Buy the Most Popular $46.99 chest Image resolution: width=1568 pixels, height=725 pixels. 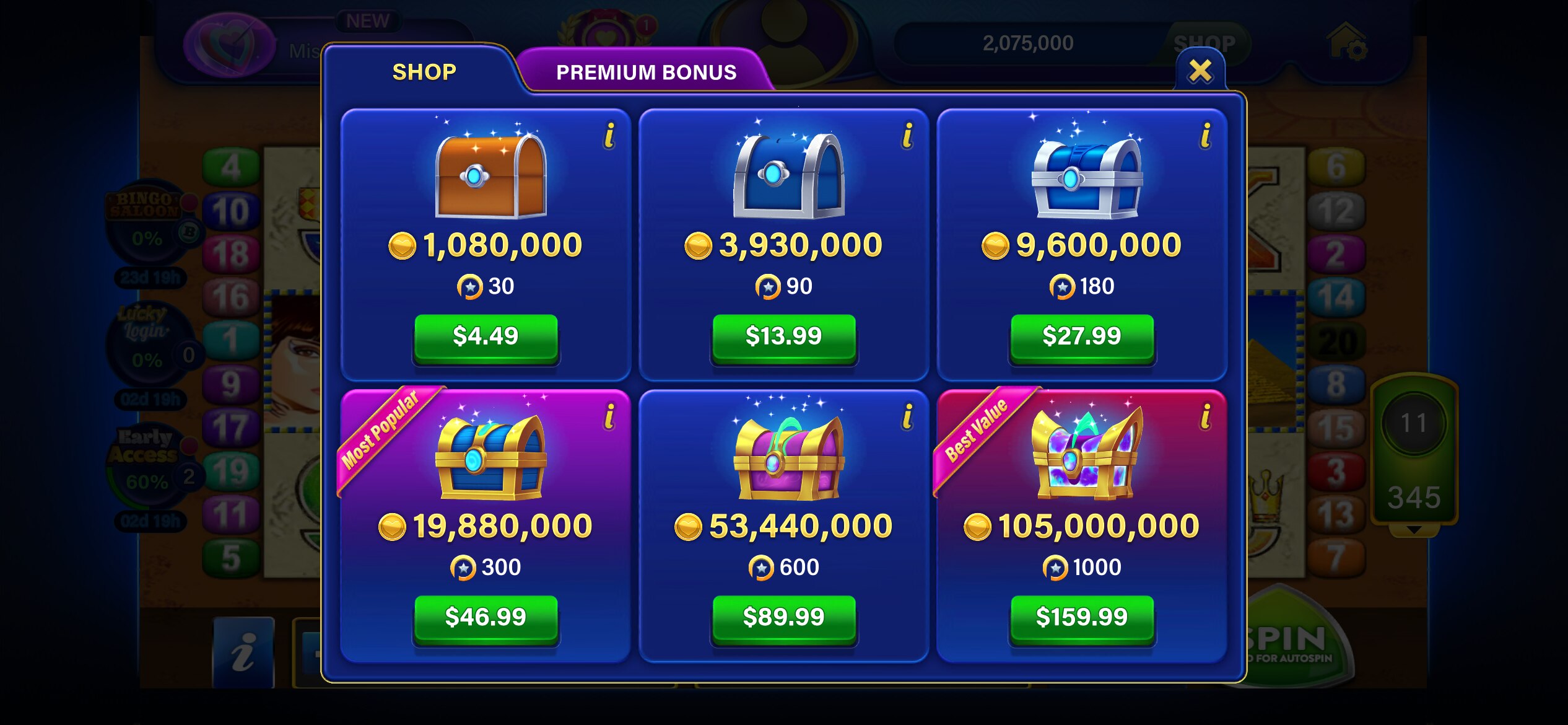(x=487, y=615)
